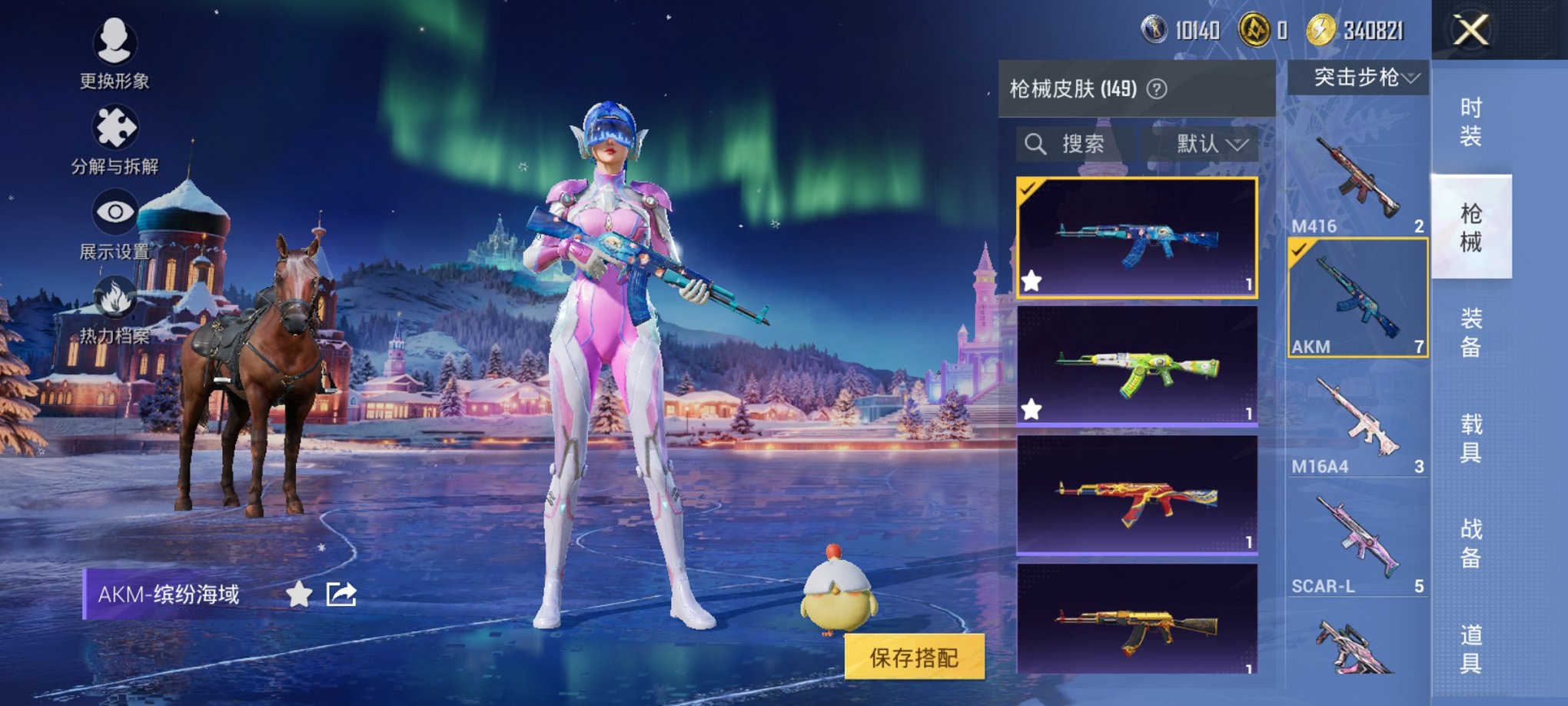
Task: Open the 突击步枪 weapon type dropdown
Action: coord(1358,78)
